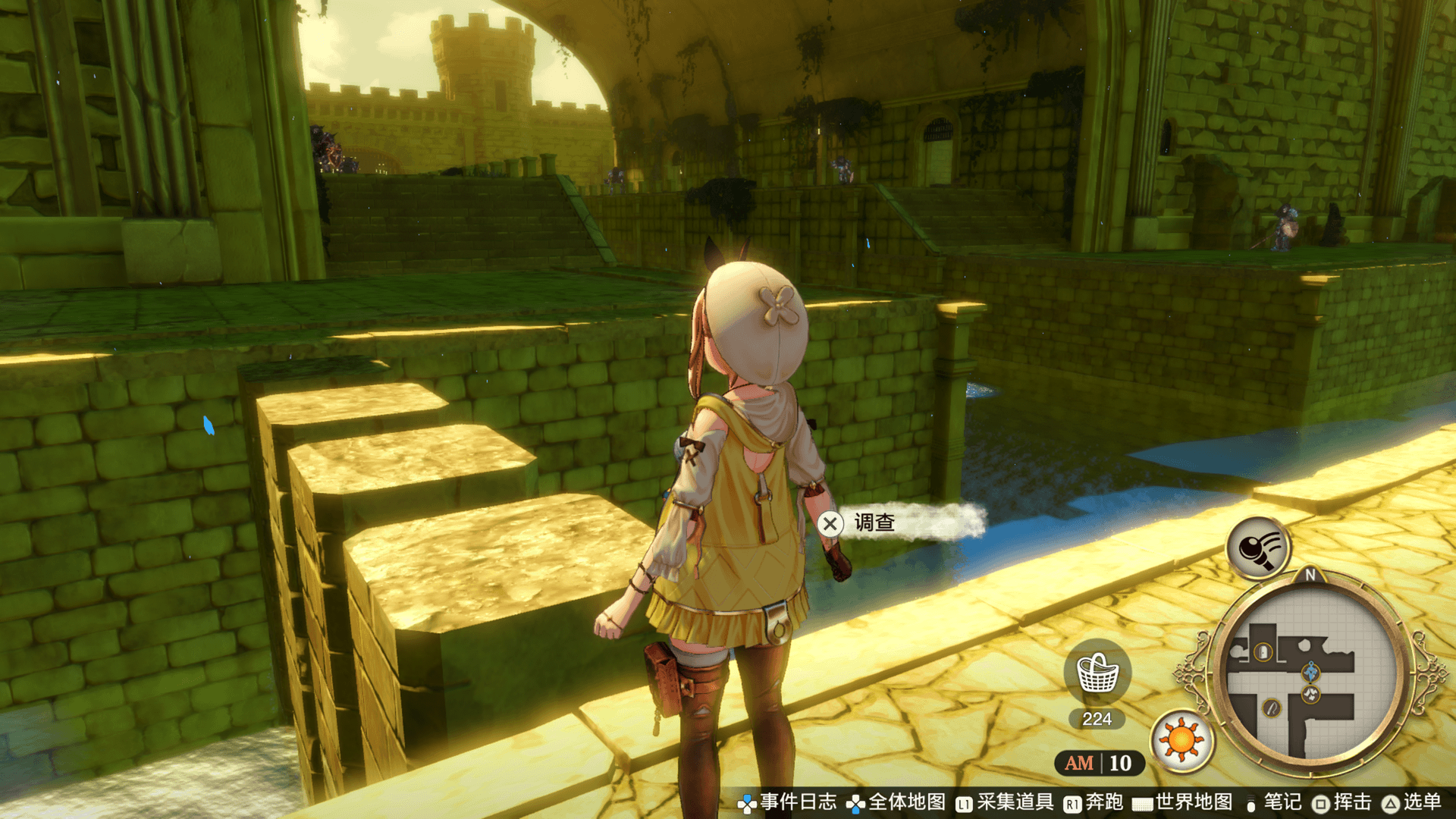Open the 世界地图 world map
The image size is (1456, 819).
[x=1183, y=802]
